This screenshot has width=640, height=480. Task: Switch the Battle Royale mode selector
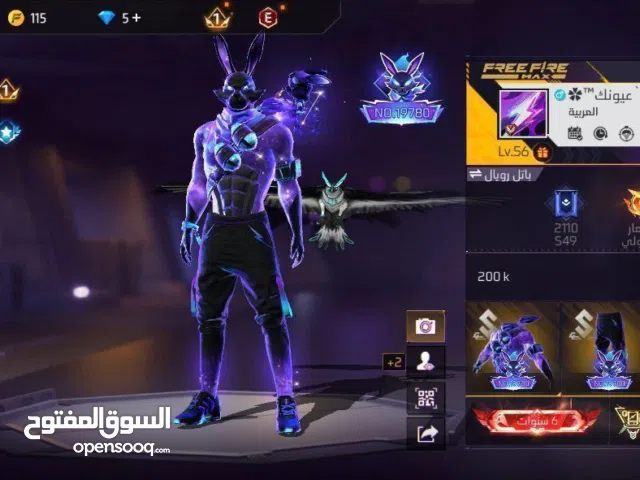[506, 175]
